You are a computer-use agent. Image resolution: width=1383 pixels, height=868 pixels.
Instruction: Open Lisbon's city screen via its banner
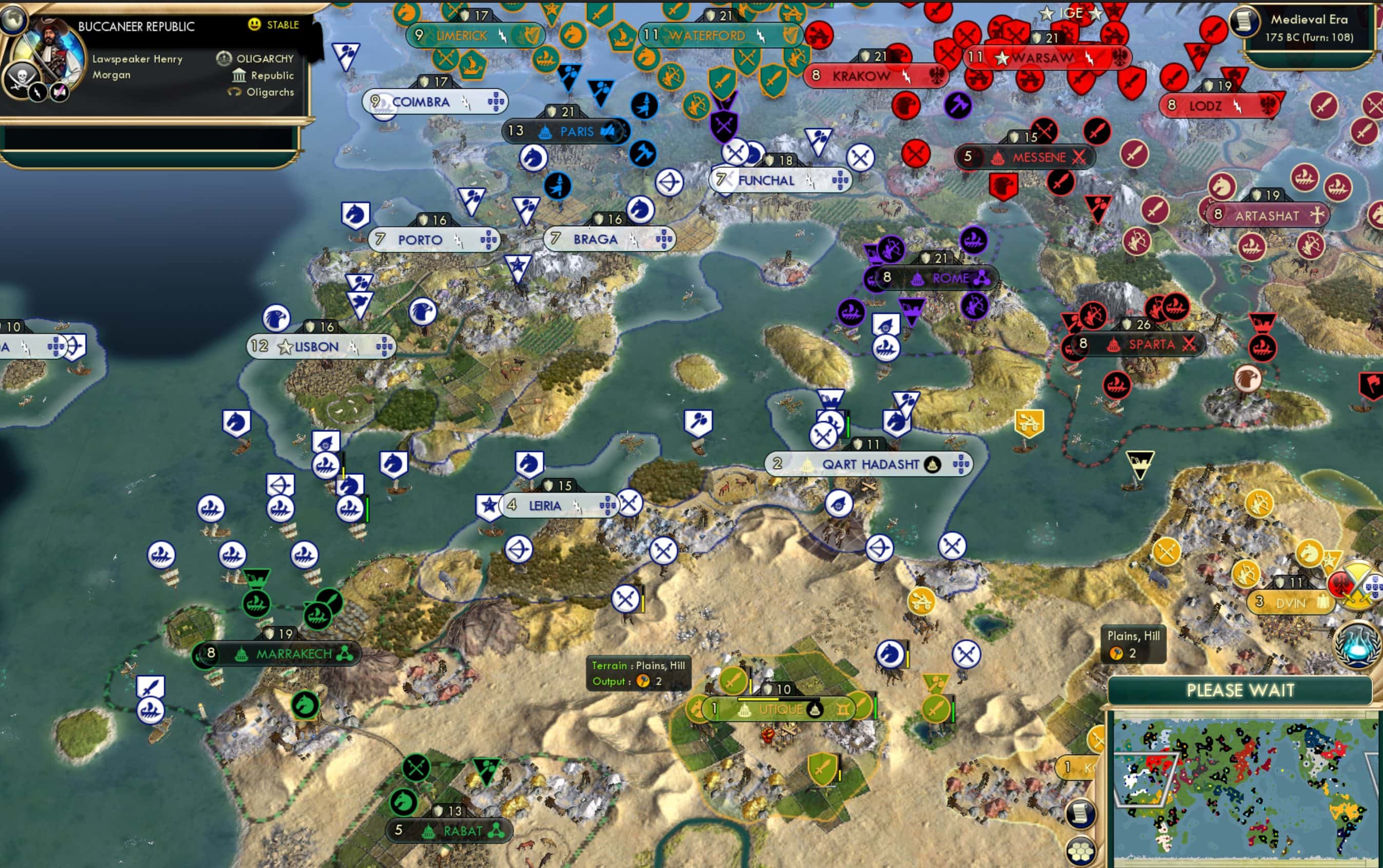tap(317, 346)
